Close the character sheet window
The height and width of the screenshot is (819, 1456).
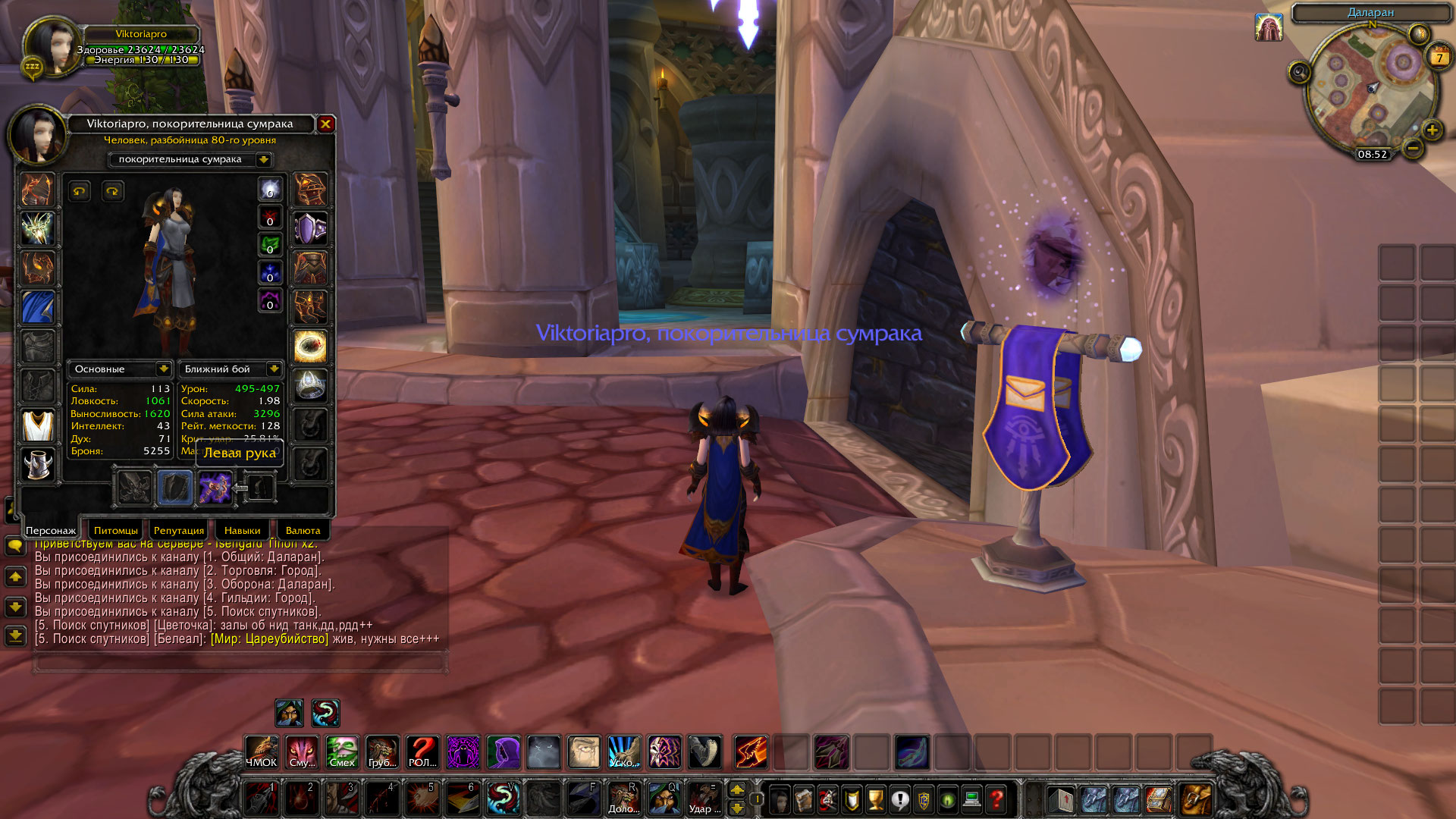(x=325, y=124)
